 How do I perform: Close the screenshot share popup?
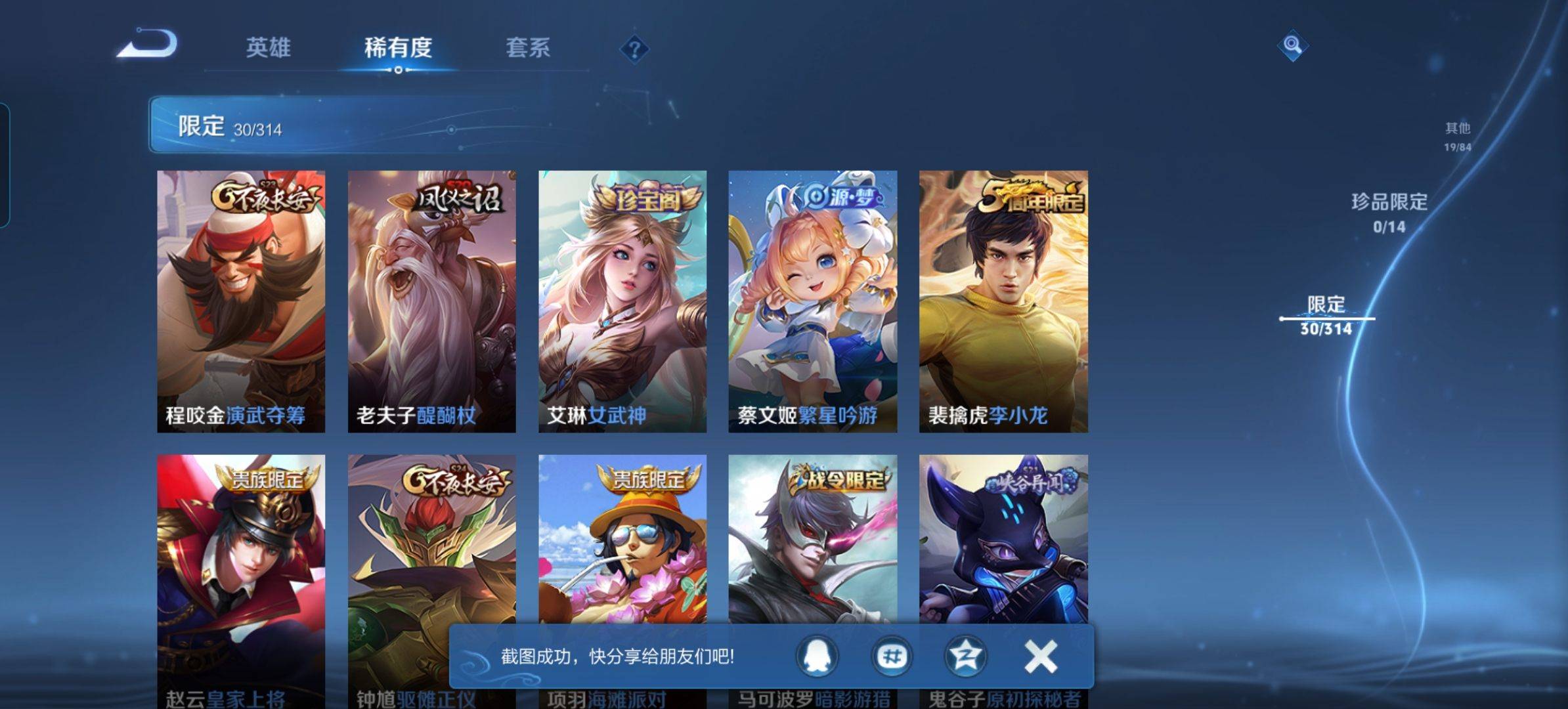point(1040,656)
